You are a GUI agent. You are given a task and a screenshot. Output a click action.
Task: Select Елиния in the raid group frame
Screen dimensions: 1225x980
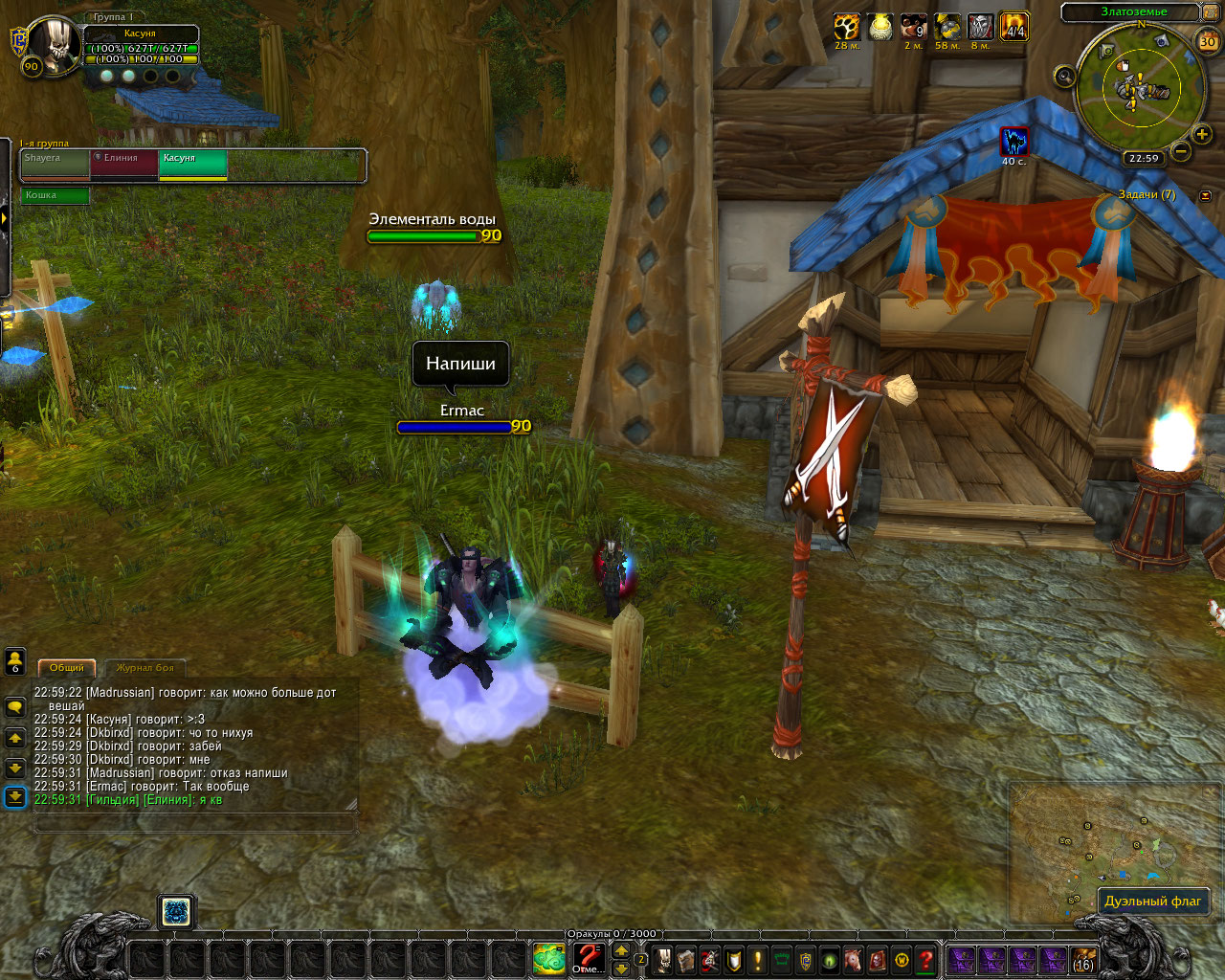coord(124,164)
